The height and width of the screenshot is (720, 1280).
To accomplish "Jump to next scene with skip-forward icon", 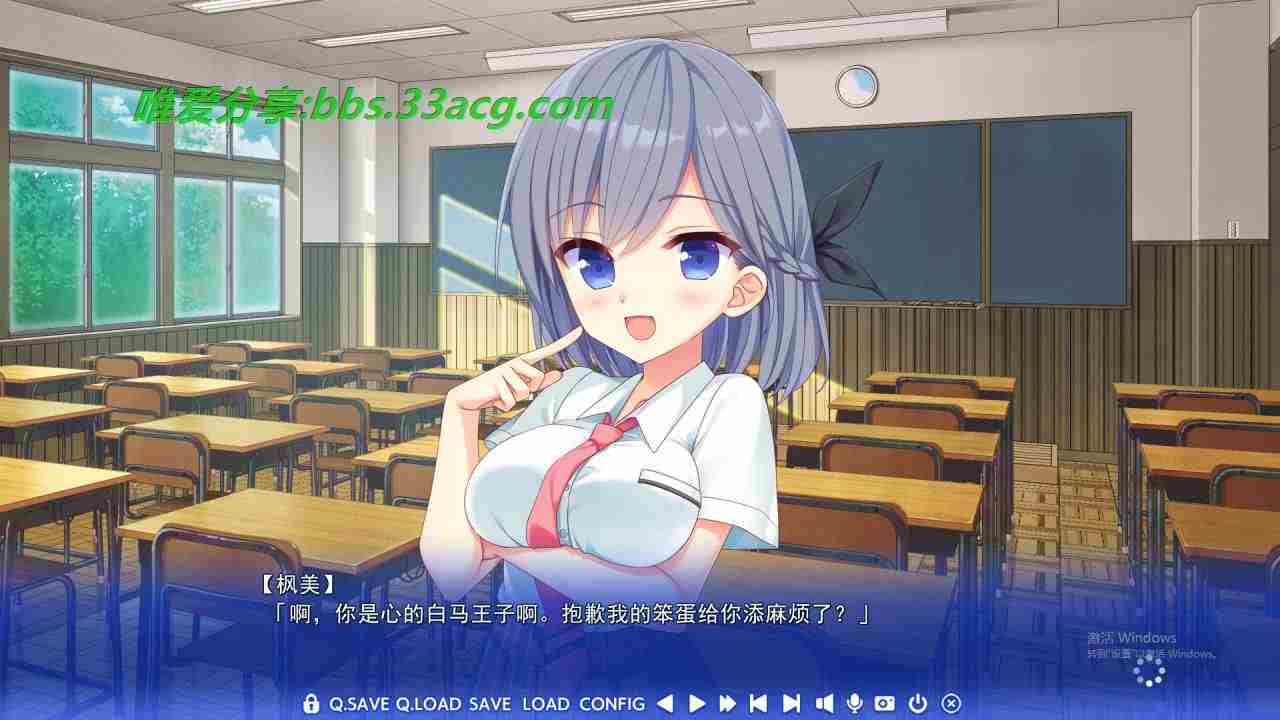I will pyautogui.click(x=790, y=703).
